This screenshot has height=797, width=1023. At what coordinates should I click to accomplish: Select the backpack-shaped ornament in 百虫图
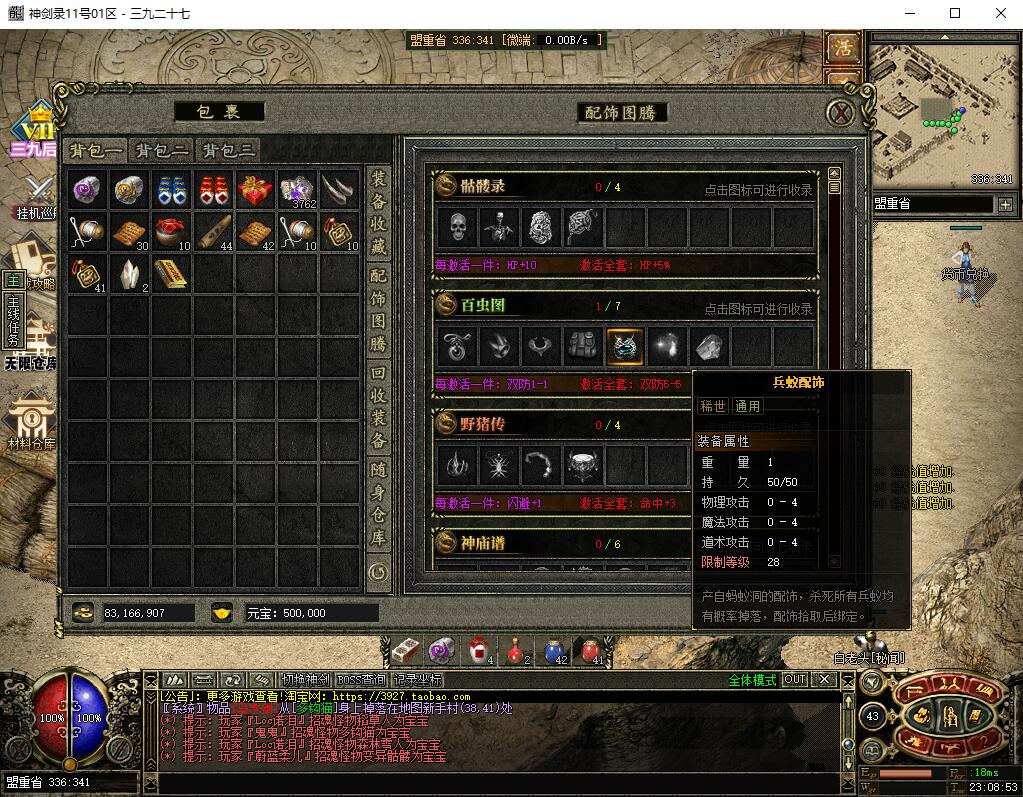(x=583, y=346)
